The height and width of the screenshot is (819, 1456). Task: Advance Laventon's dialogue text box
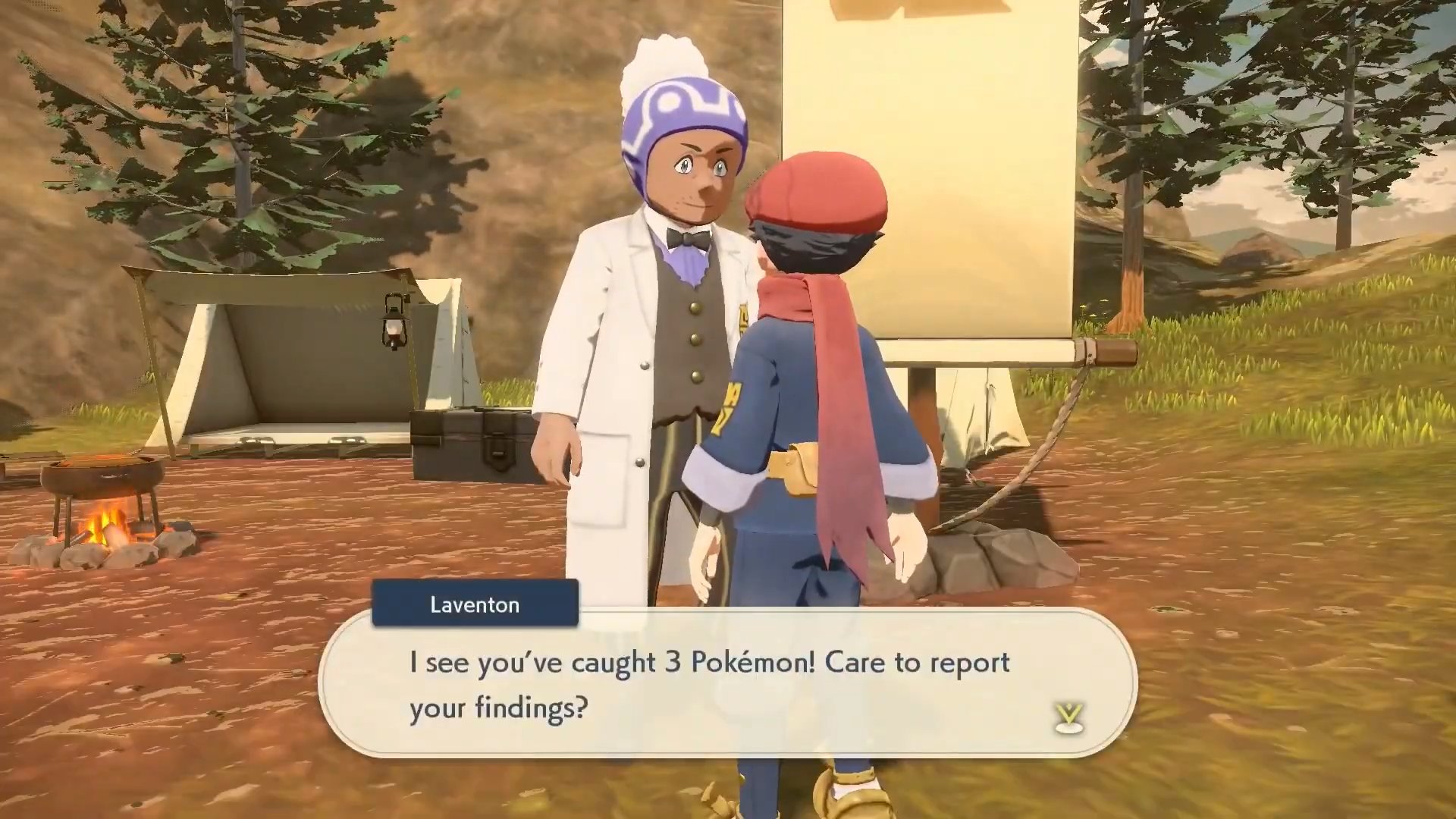pyautogui.click(x=726, y=685)
